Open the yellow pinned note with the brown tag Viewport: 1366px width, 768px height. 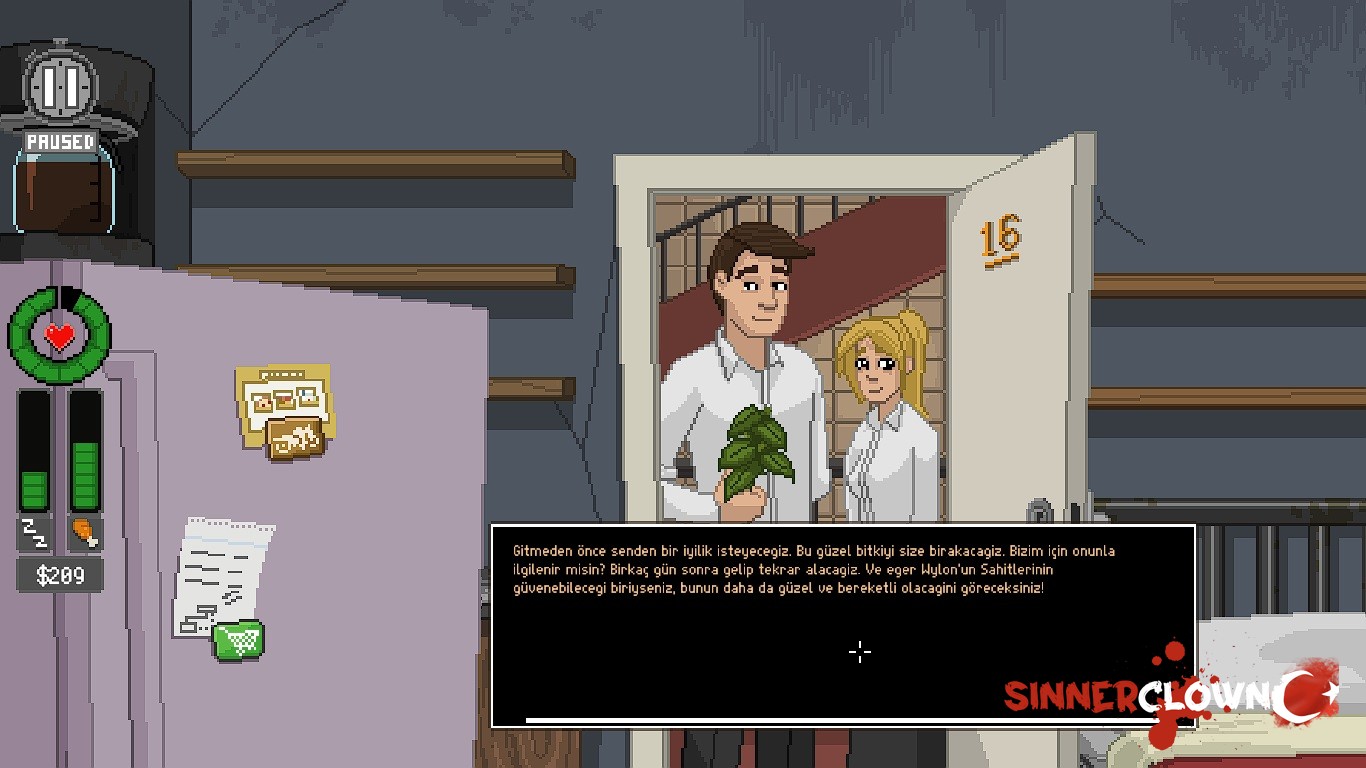[284, 410]
